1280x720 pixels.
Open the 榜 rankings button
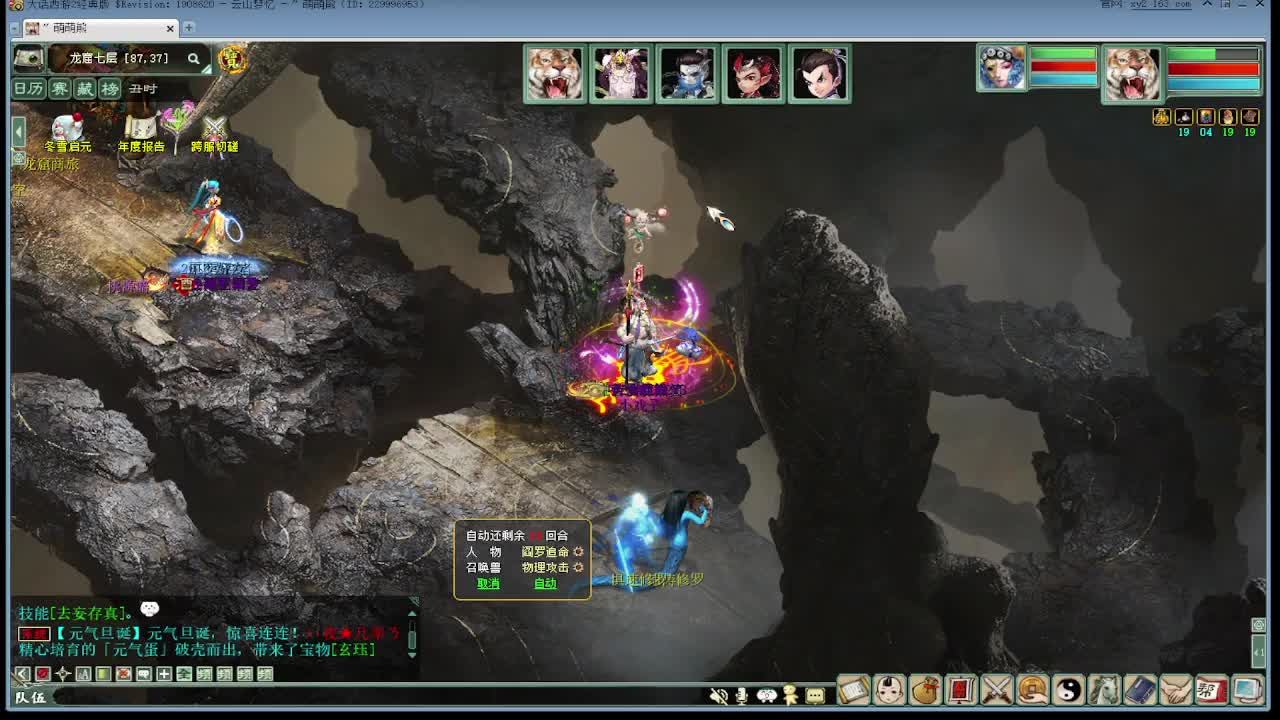[110, 89]
